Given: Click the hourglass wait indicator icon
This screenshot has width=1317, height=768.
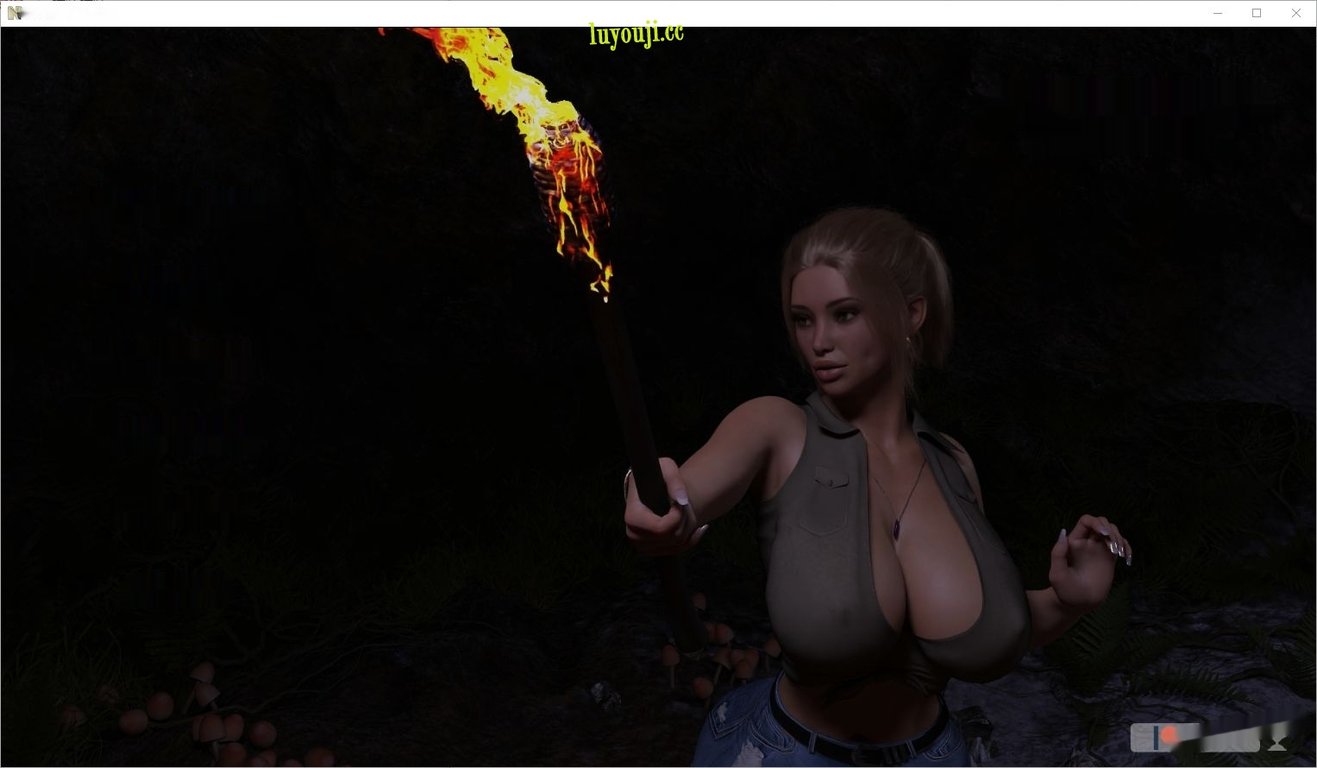Looking at the screenshot, I should pyautogui.click(x=1278, y=742).
